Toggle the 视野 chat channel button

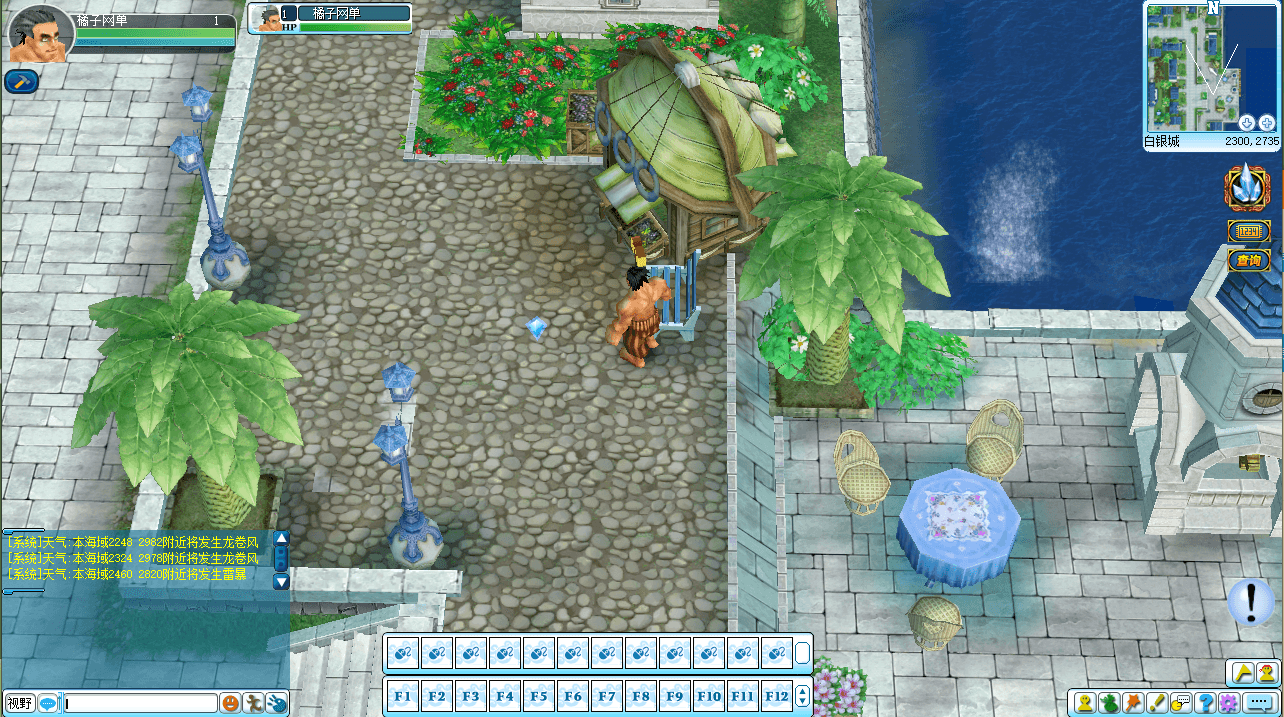[x=20, y=703]
